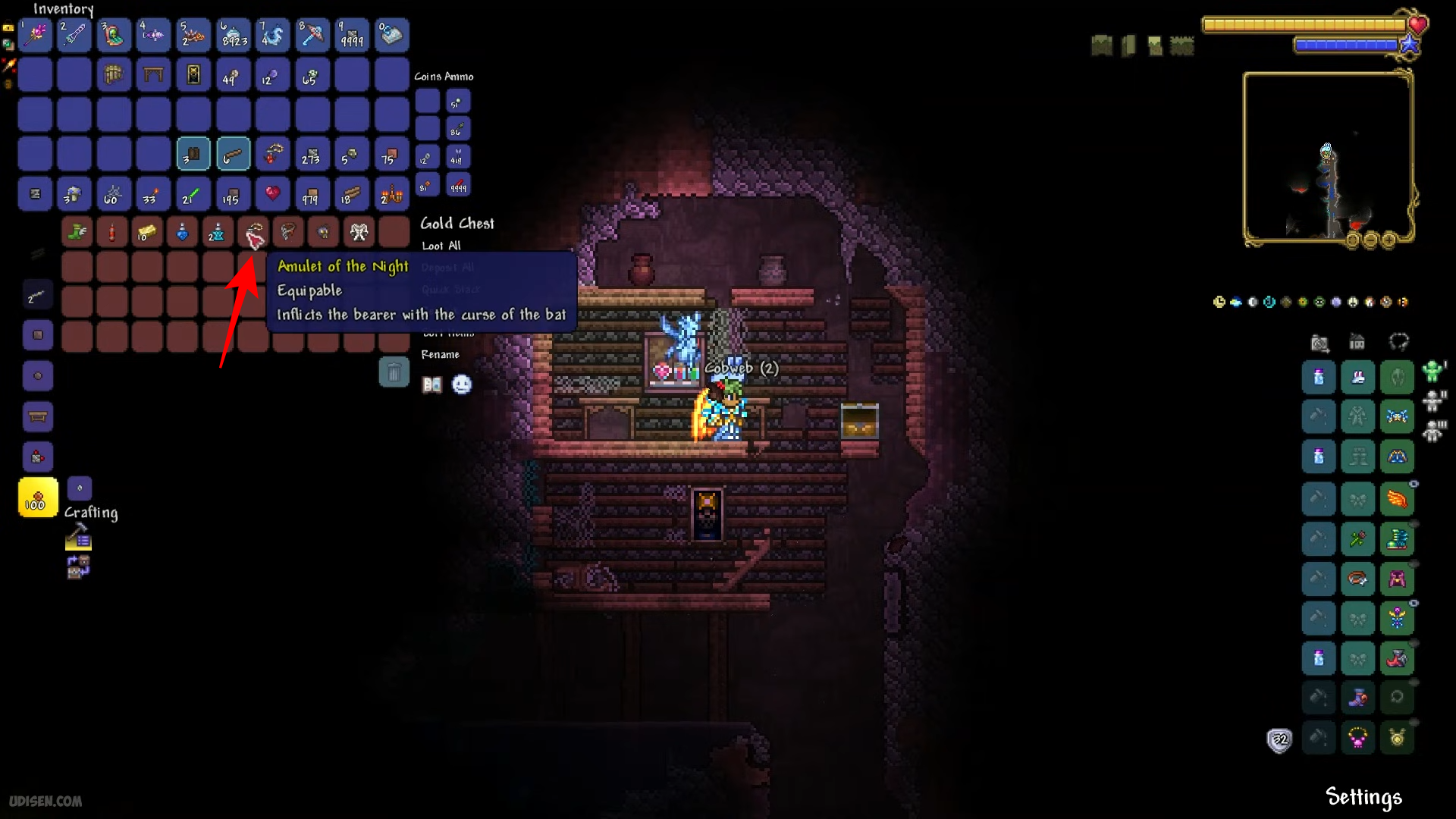Pick up the Amulet of the Night
The width and height of the screenshot is (1456, 819).
tap(253, 233)
